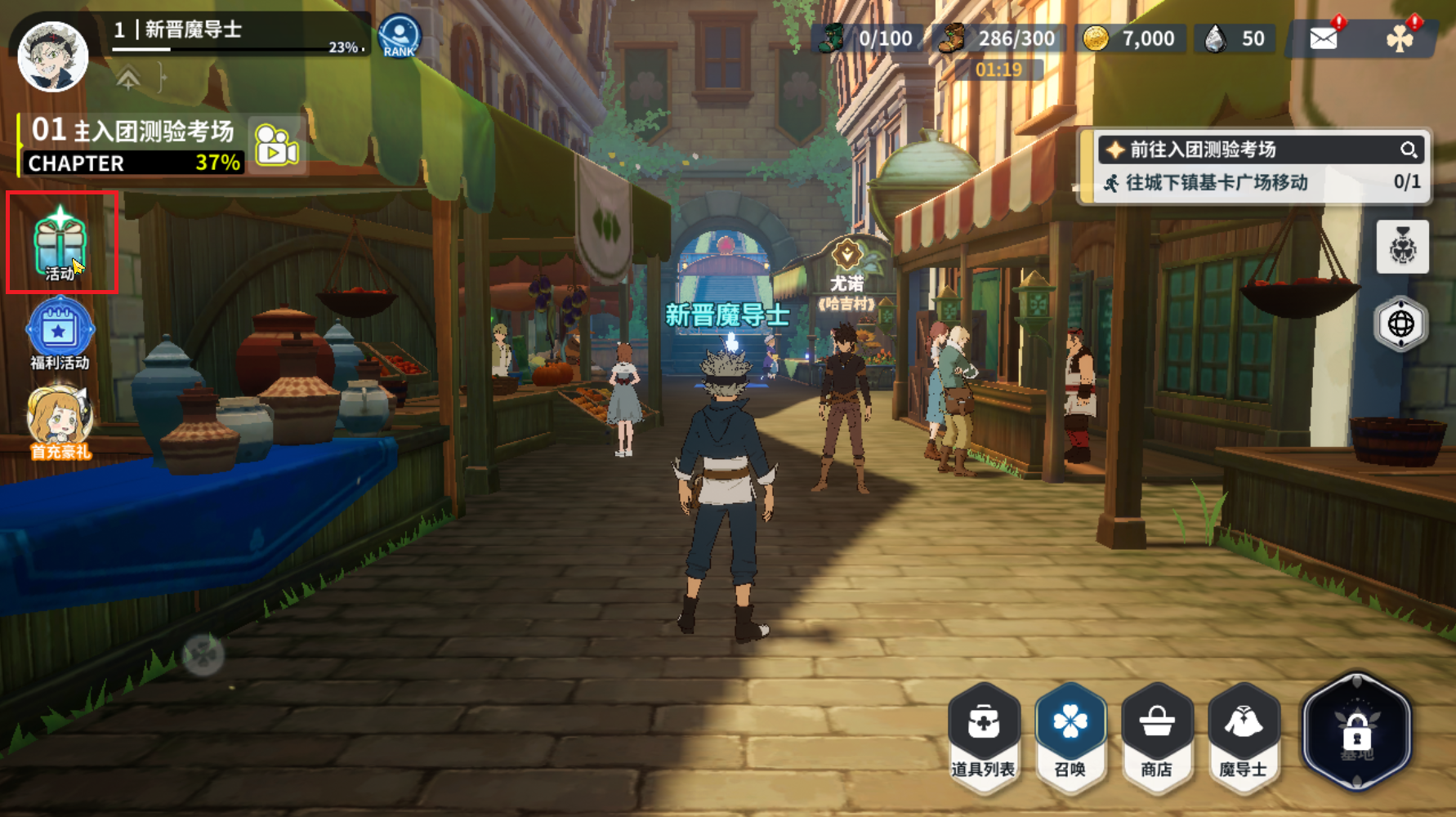The image size is (1456, 817).
Task: Click the player avatar portrait
Action: [53, 56]
